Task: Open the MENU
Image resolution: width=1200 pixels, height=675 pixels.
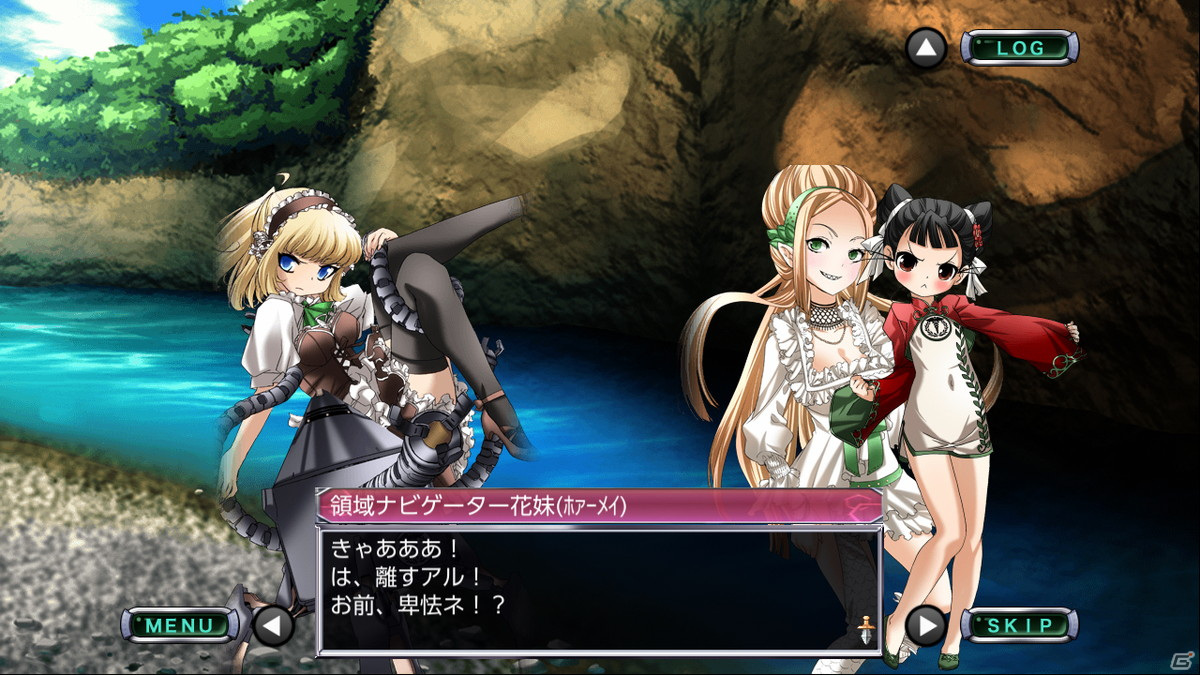Action: (x=180, y=626)
